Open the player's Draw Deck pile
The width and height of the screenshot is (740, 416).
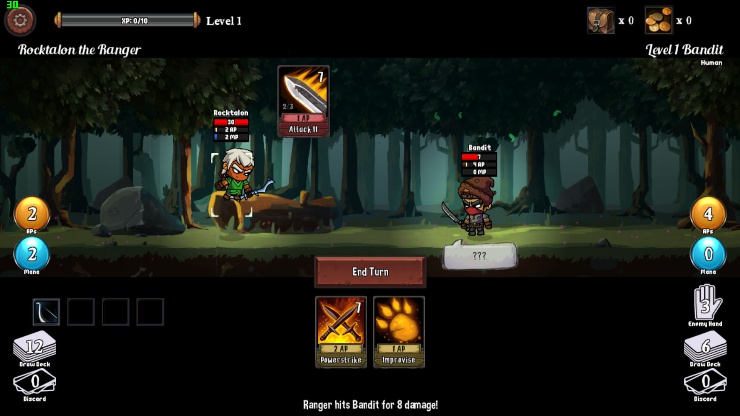coord(35,350)
